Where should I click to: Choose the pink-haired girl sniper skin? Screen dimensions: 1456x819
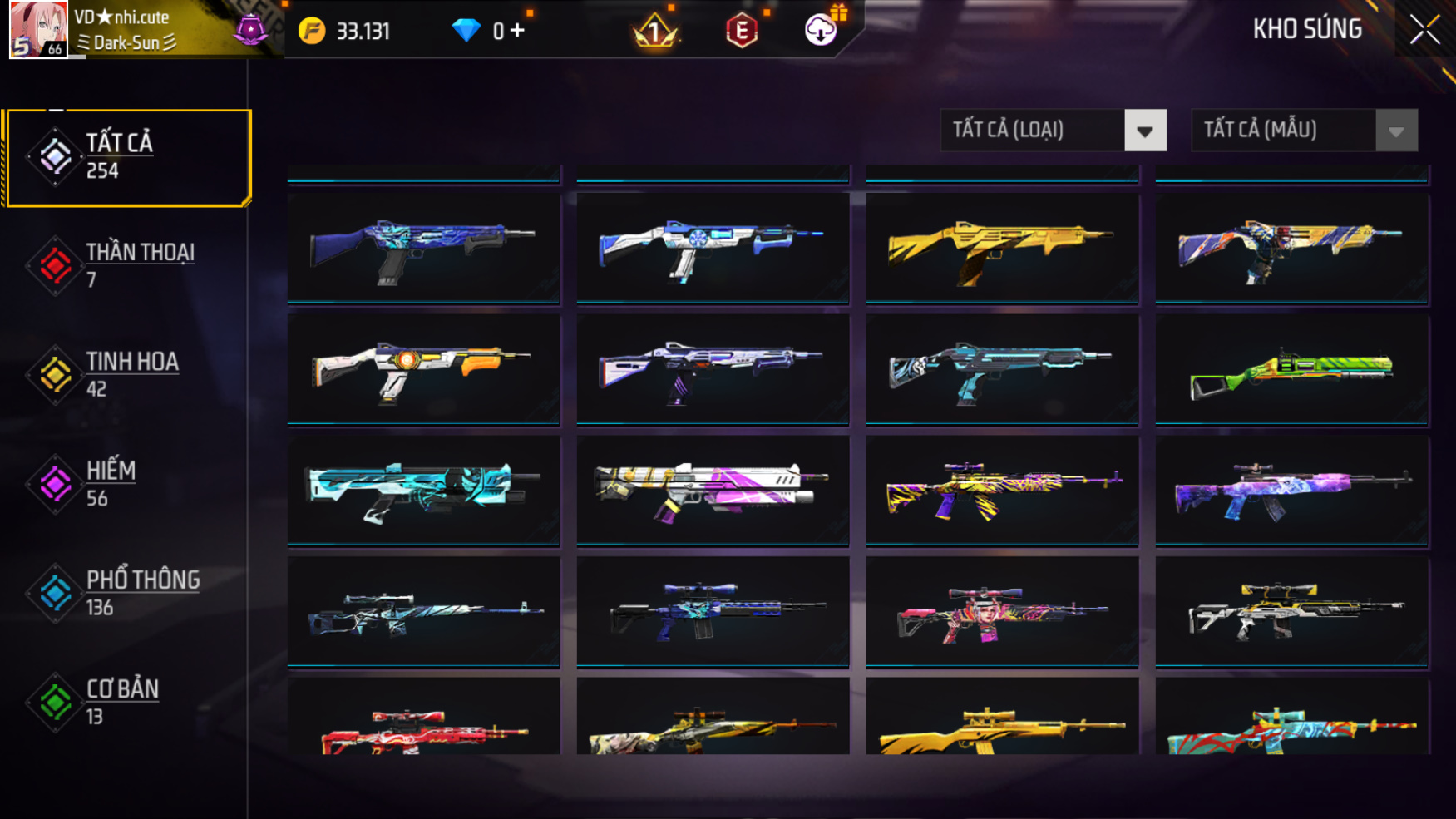tap(1001, 613)
